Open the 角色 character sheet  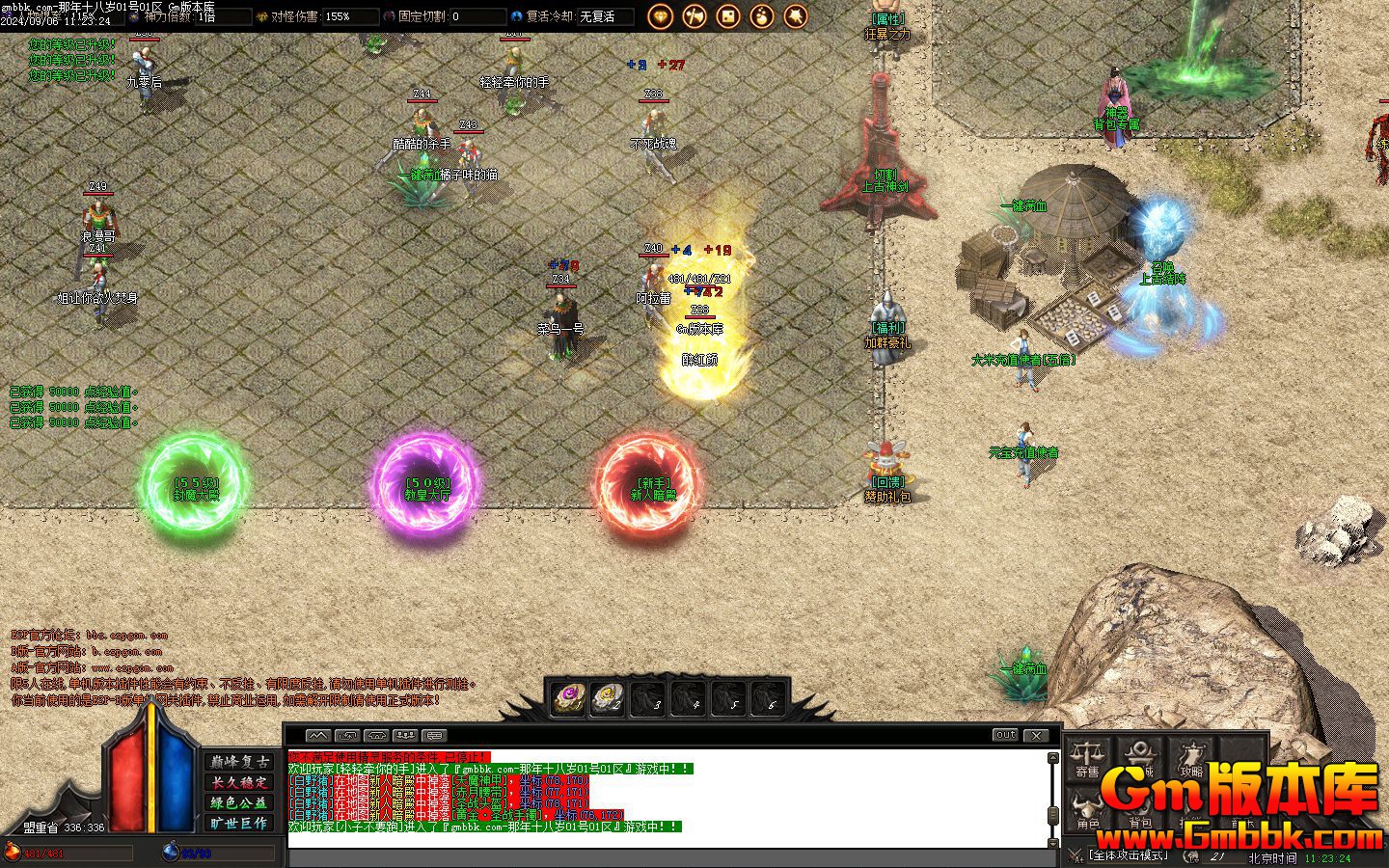1088,810
